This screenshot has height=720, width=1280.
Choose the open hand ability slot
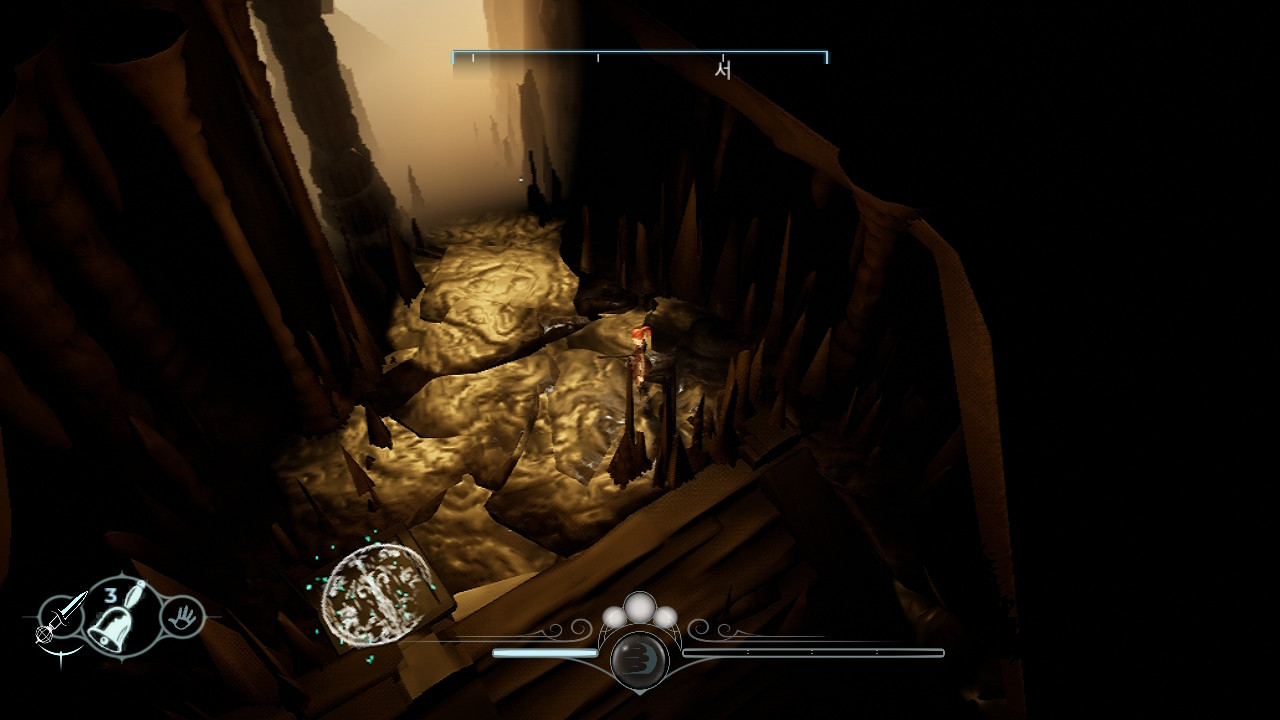click(x=183, y=617)
